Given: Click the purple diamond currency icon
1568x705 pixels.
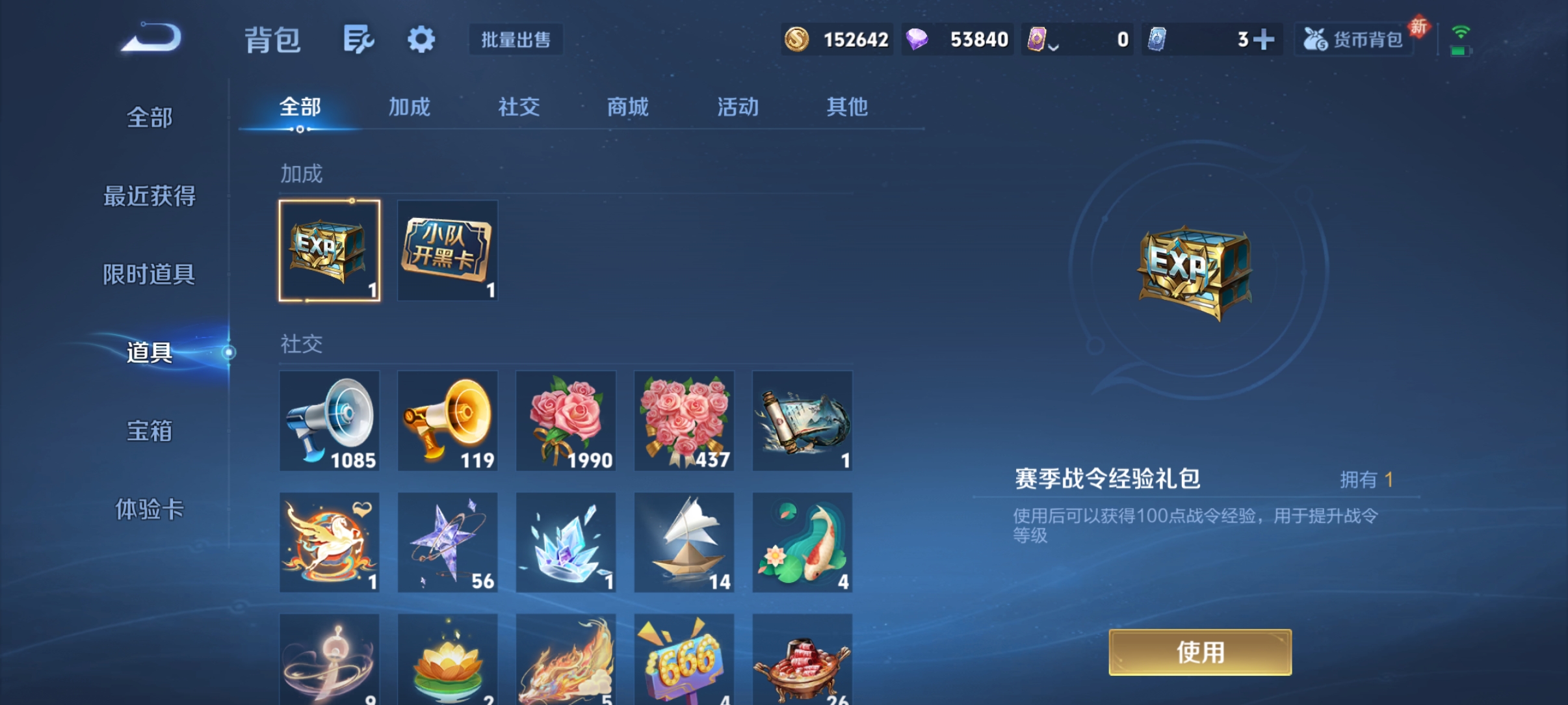Looking at the screenshot, I should point(917,39).
